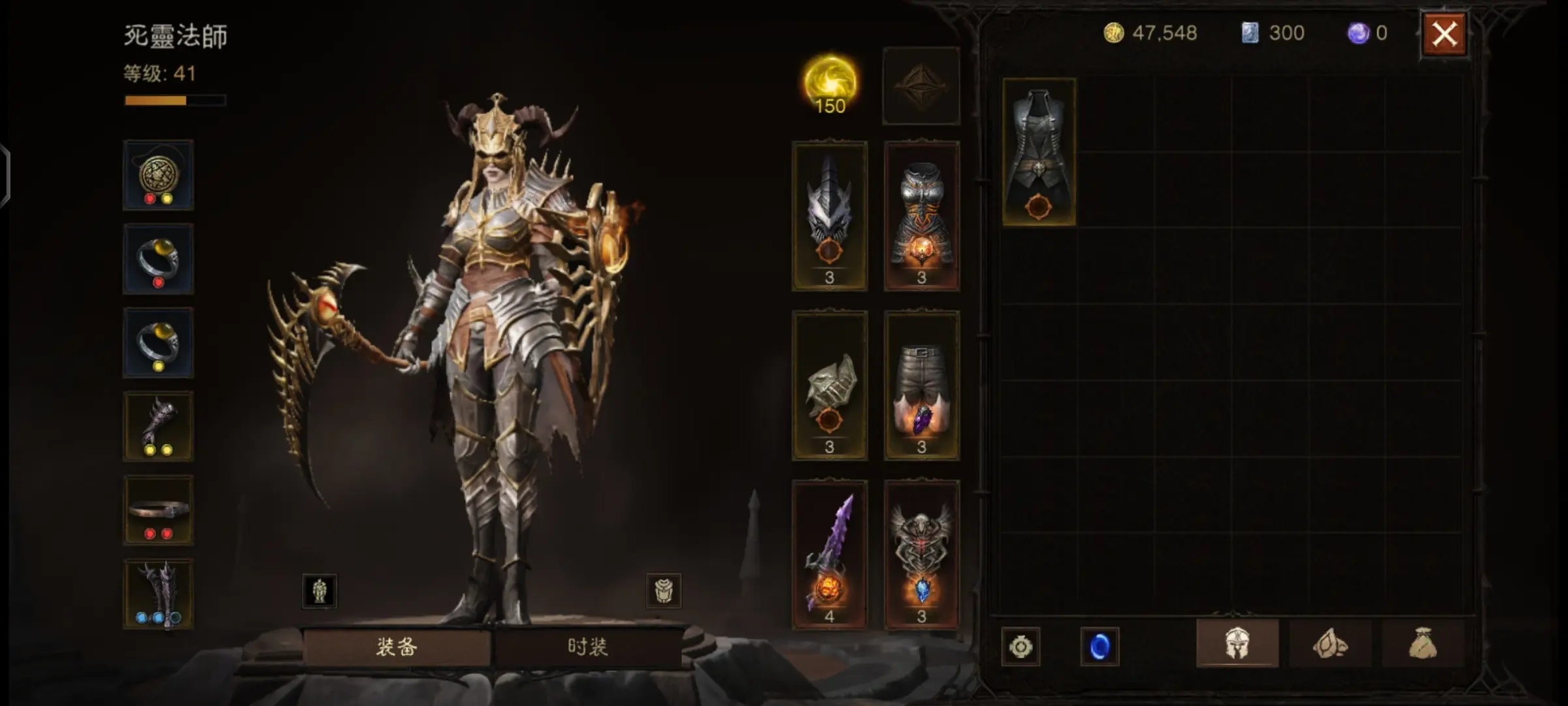Select the horned helmet equipment slot

(829, 216)
